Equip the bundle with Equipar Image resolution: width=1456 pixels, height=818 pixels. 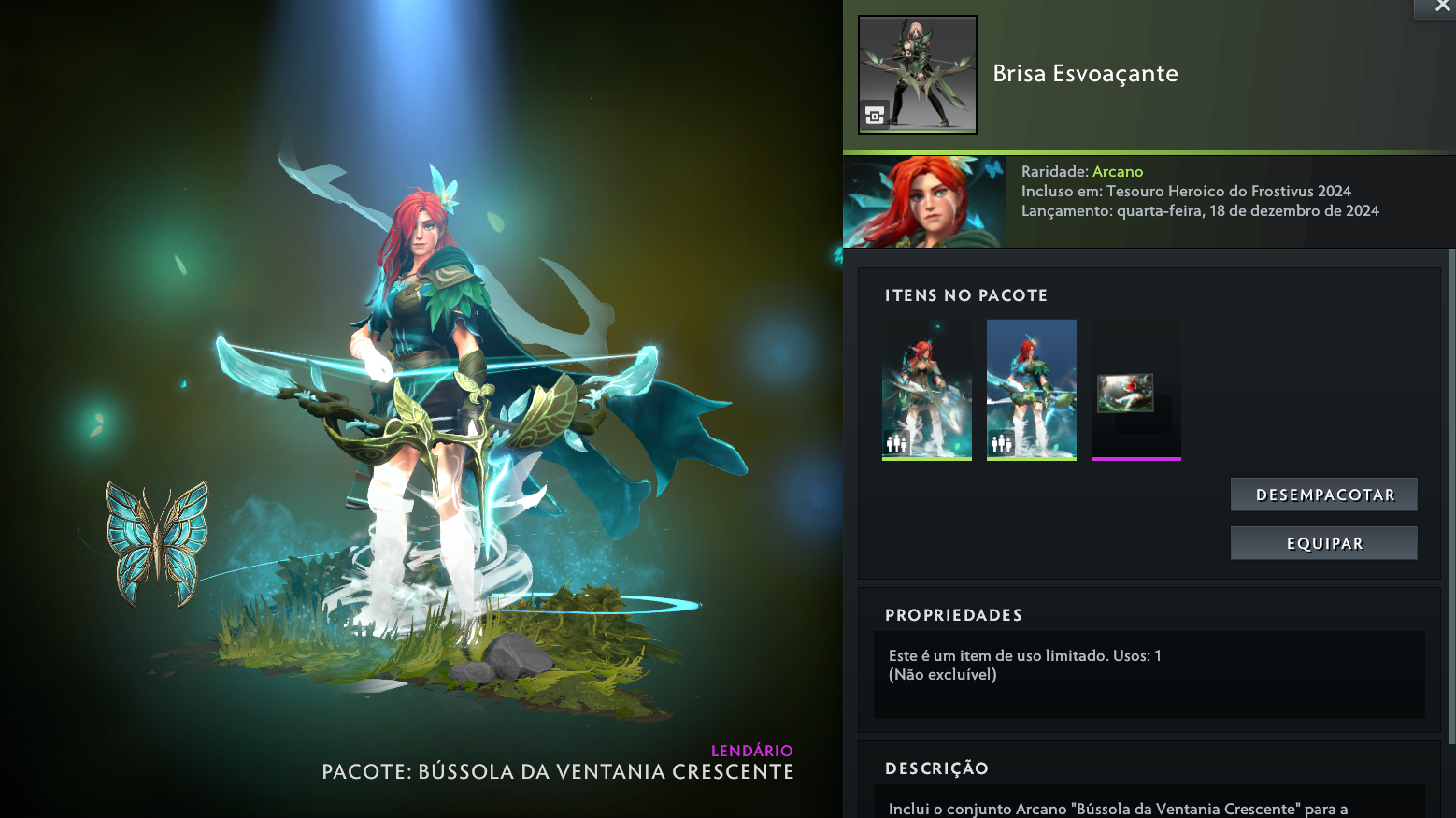1323,543
